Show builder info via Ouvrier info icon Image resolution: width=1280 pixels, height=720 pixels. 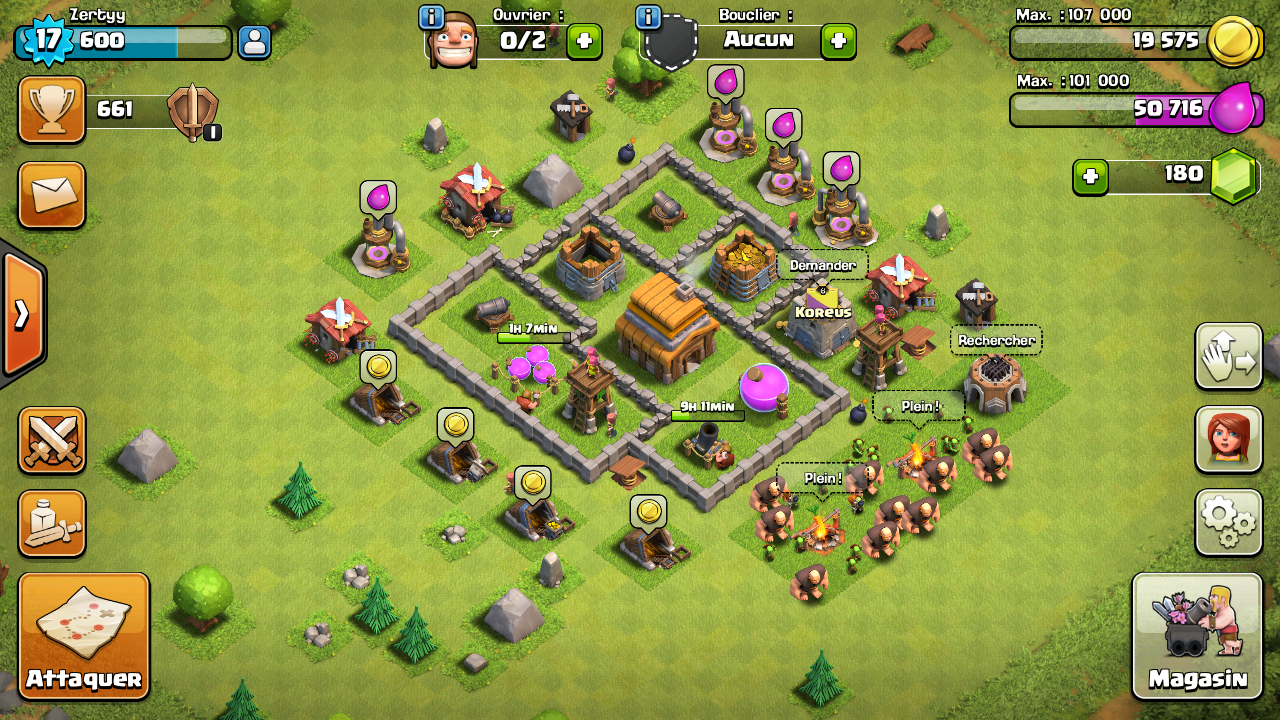click(431, 17)
